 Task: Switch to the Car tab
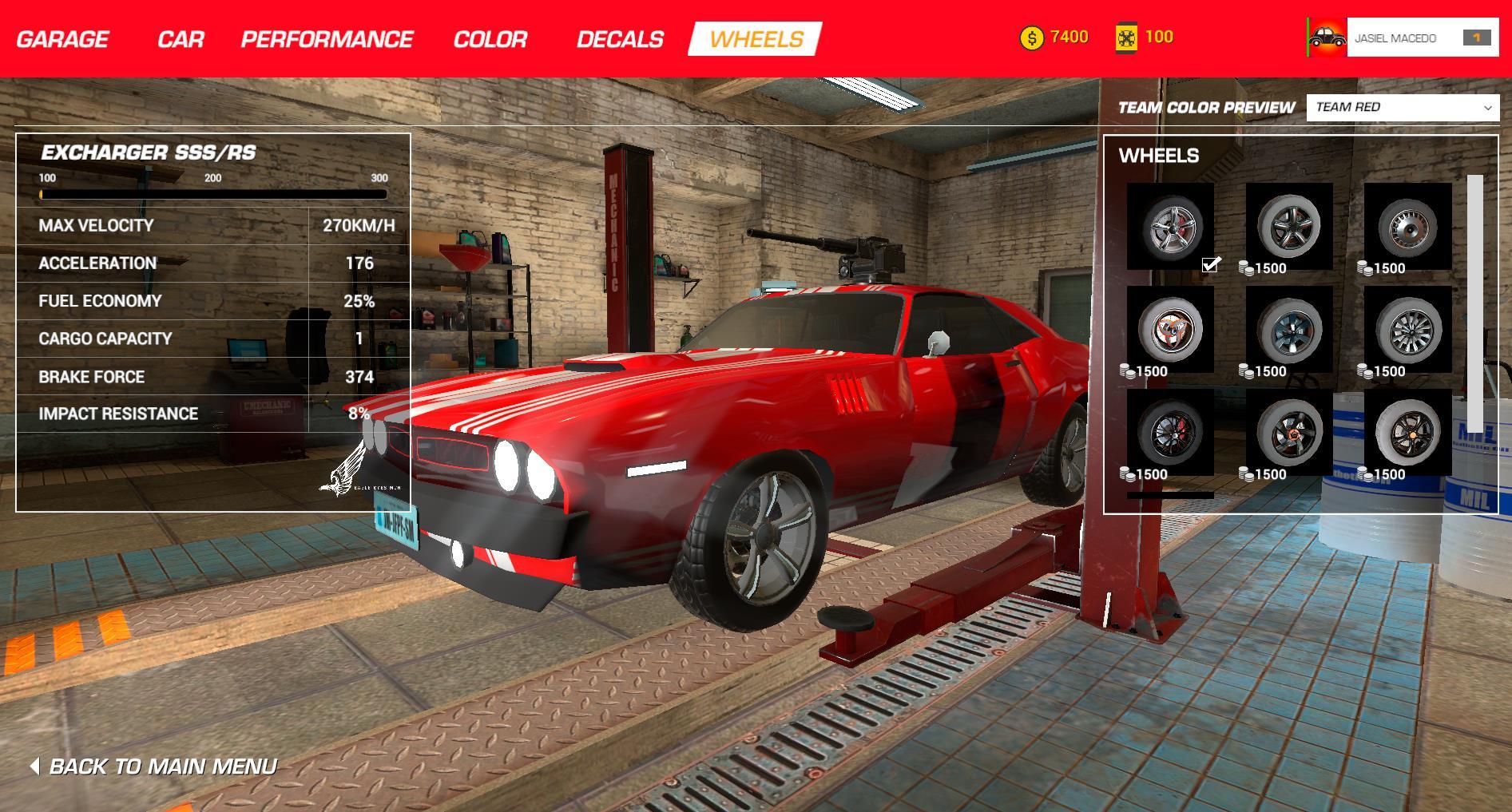point(181,39)
